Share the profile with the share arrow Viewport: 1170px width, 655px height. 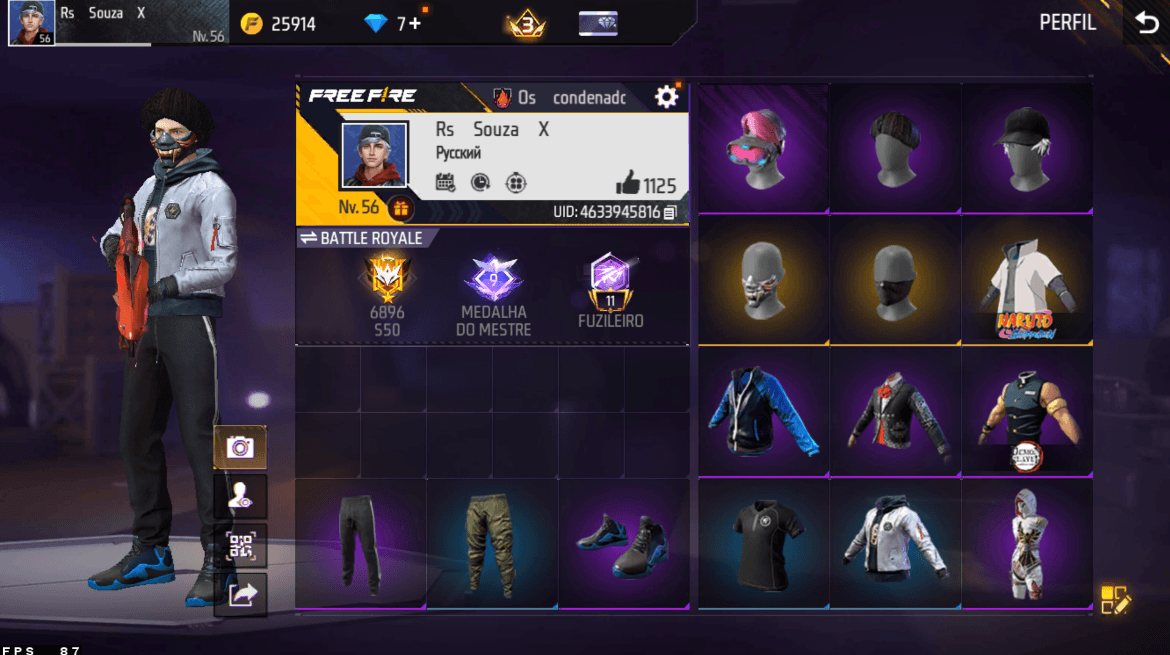coord(240,595)
